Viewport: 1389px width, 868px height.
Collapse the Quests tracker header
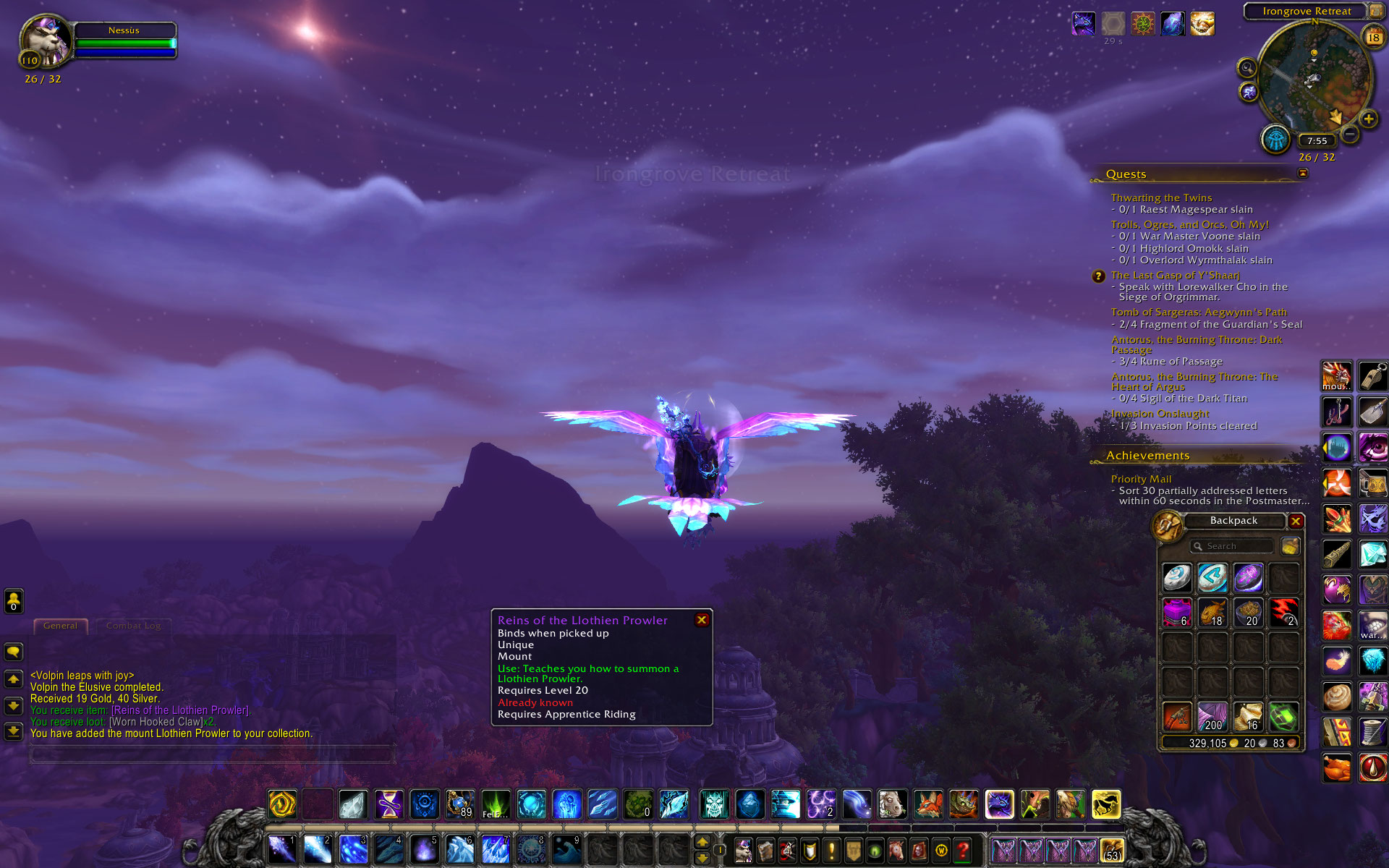coord(1303,174)
